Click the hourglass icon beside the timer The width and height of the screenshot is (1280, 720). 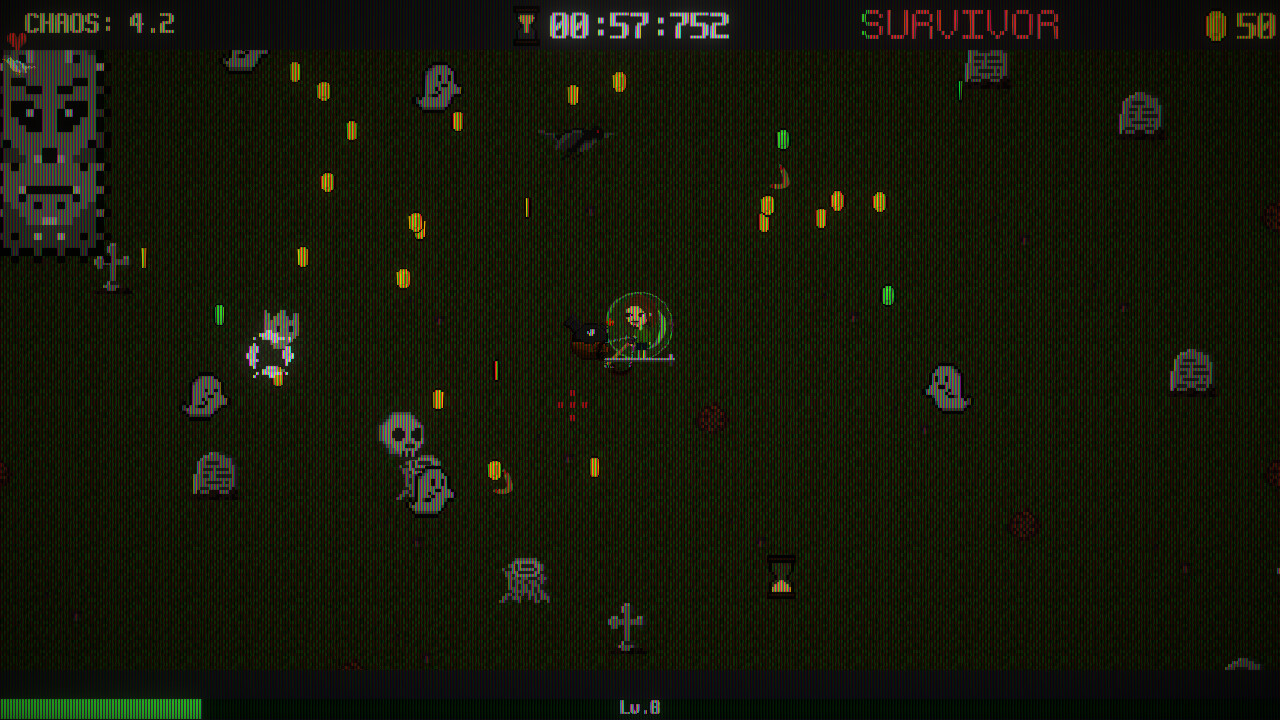pyautogui.click(x=527, y=24)
